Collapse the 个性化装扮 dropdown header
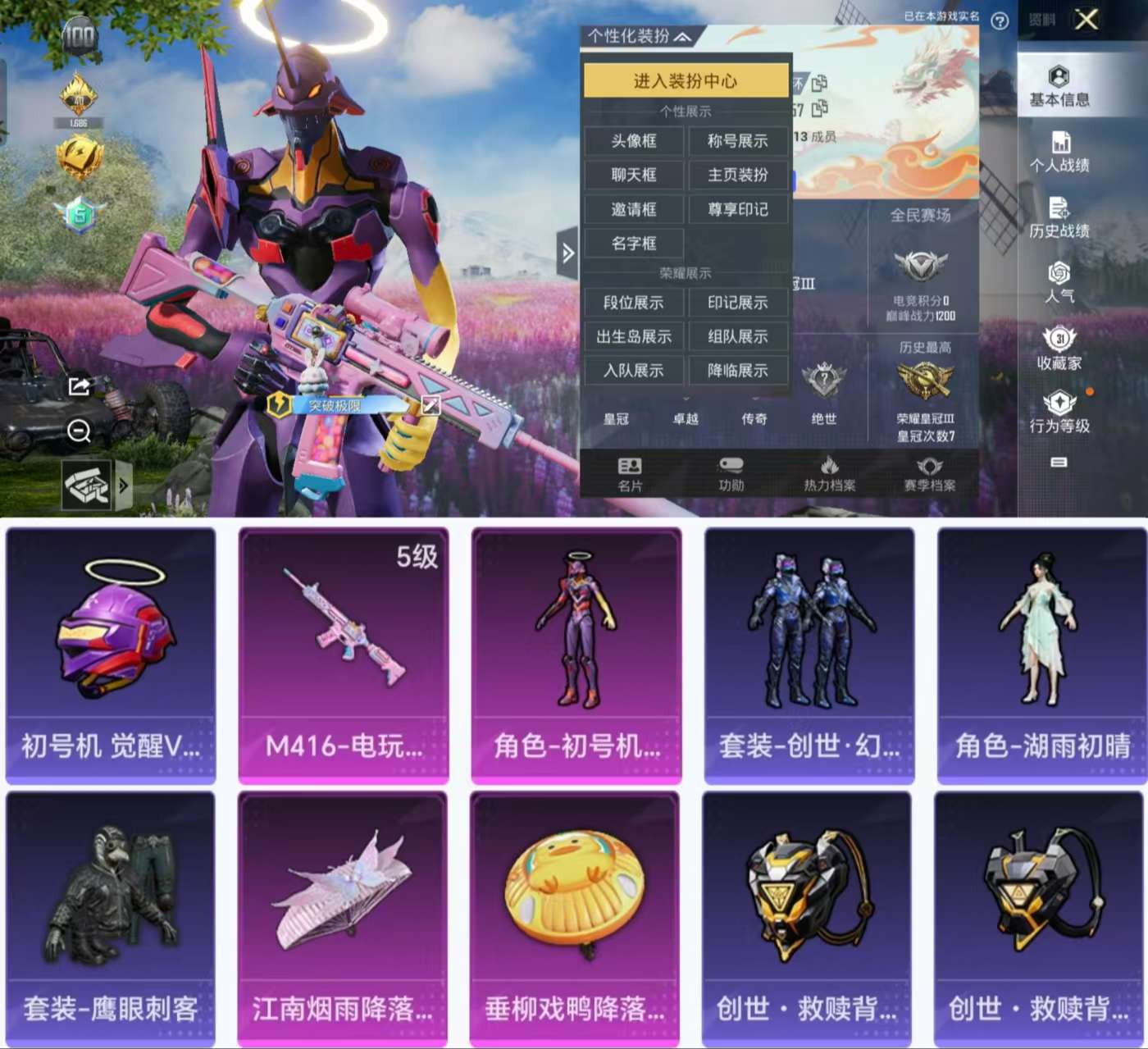The image size is (1148, 1049). click(640, 36)
